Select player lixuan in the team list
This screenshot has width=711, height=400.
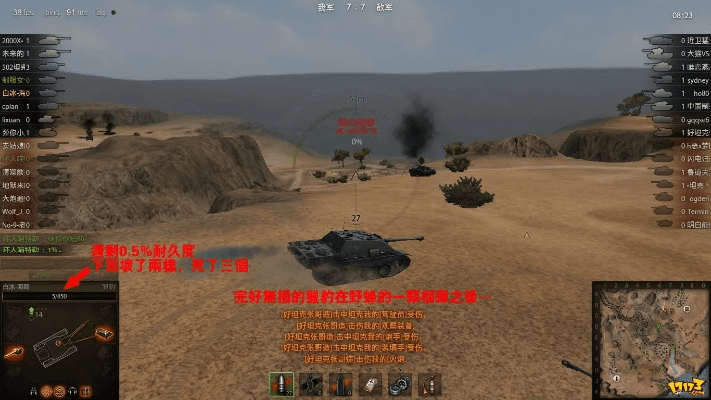tap(14, 118)
